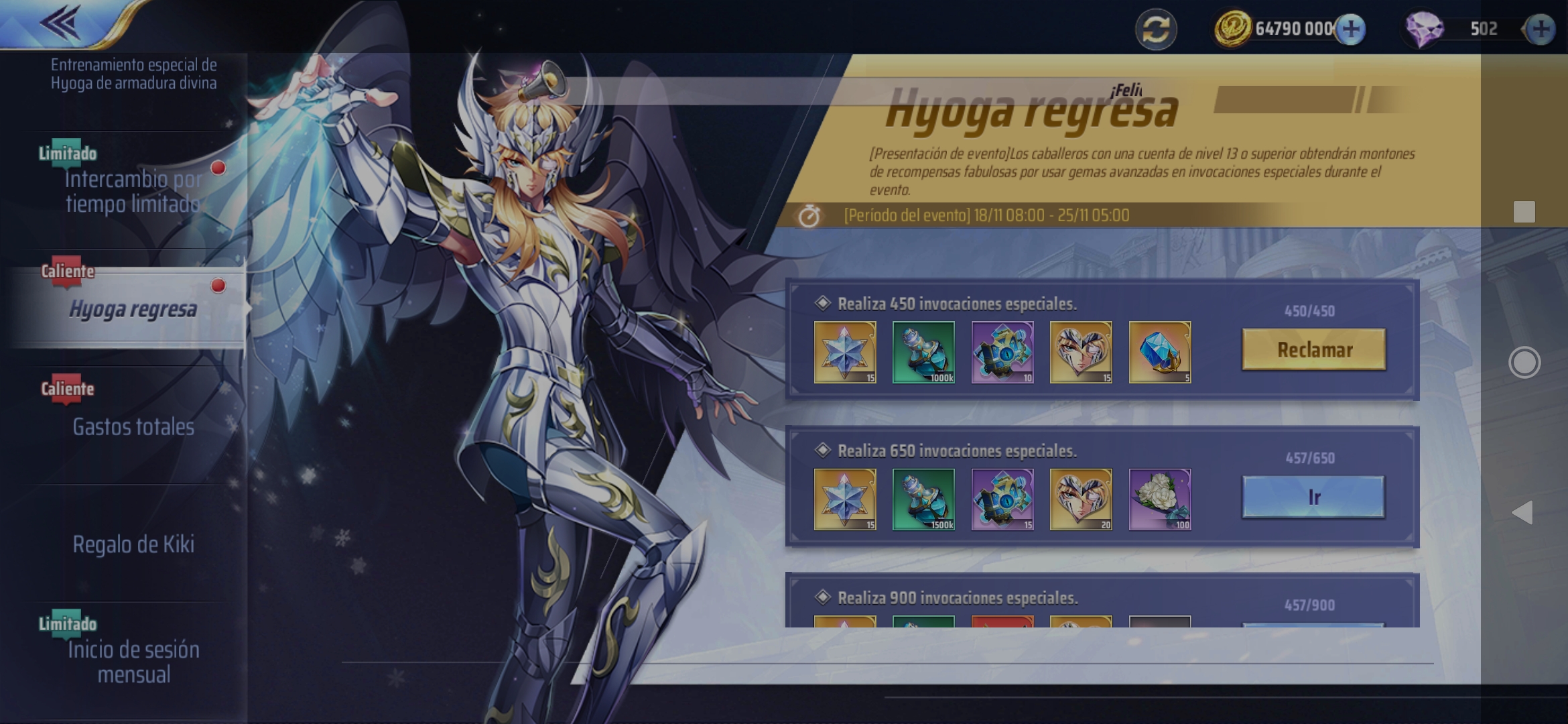Go back with the double-arrow button

62,23
